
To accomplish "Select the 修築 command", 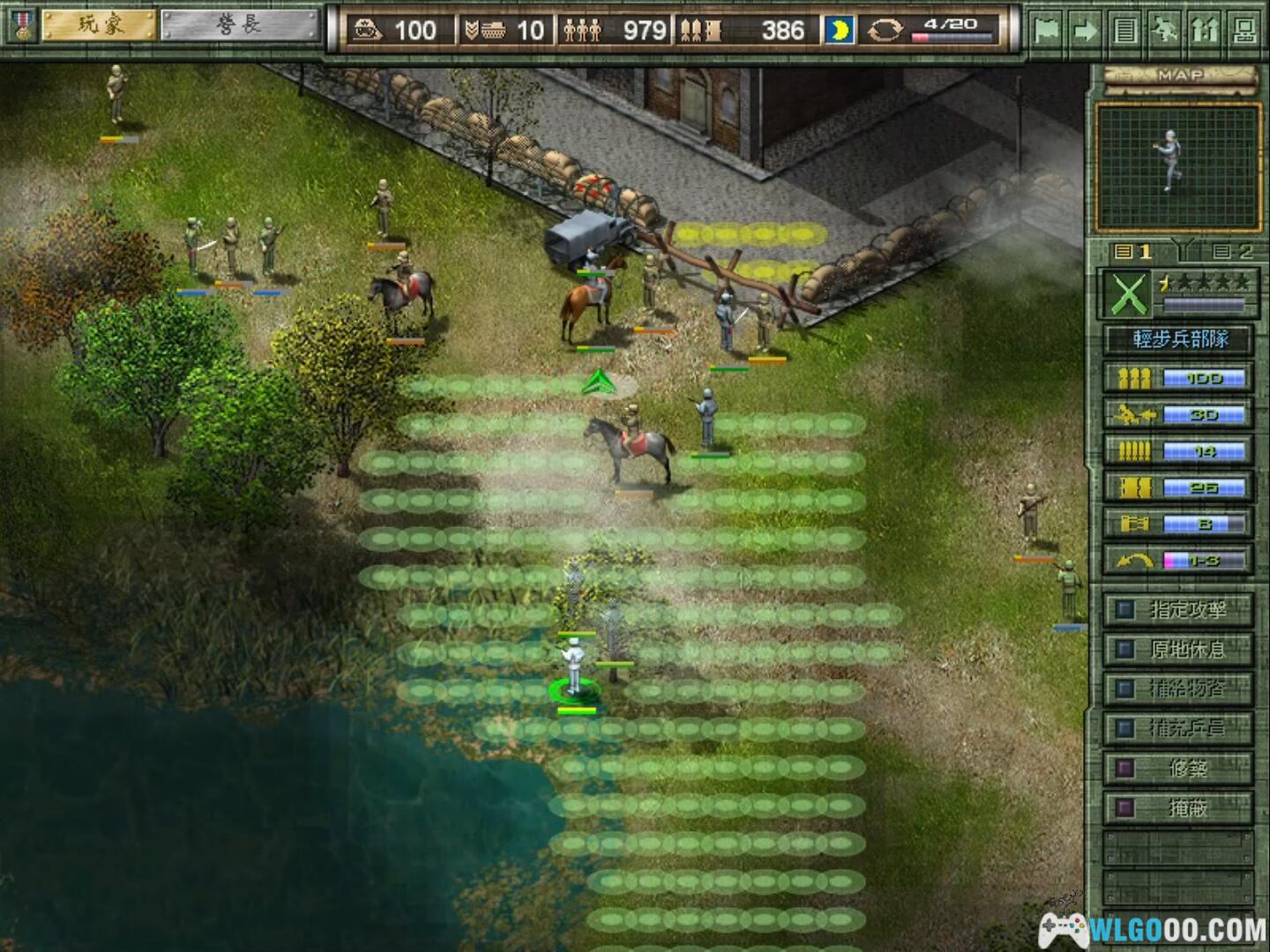I will tap(1178, 768).
